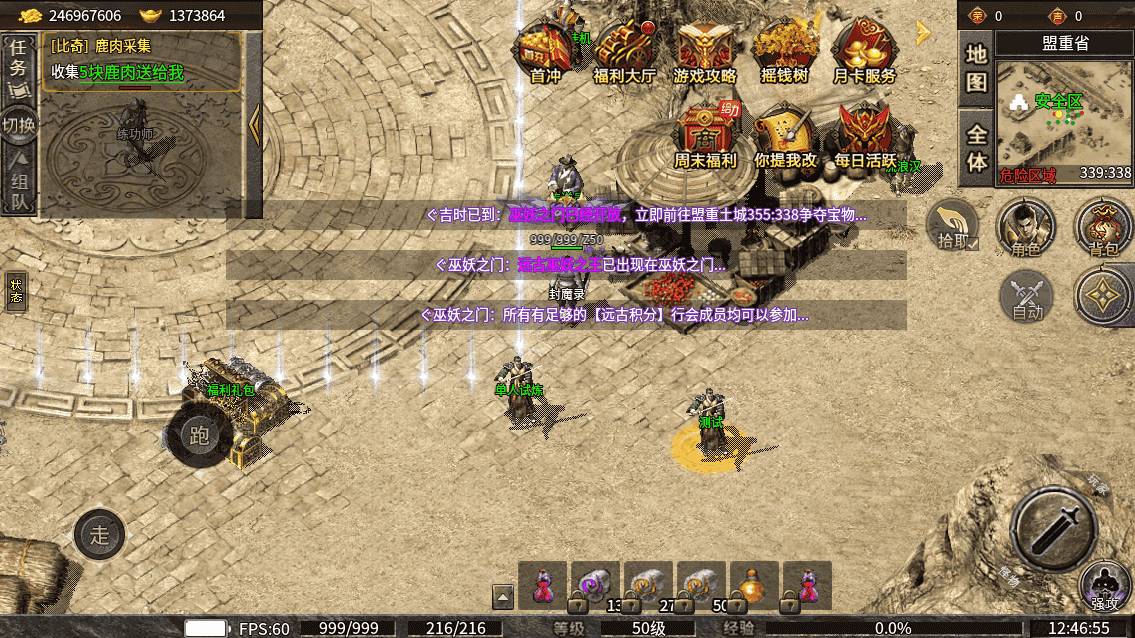Image resolution: width=1135 pixels, height=638 pixels.
Task: Open the 你提我改 feedback scroll
Action: (785, 135)
